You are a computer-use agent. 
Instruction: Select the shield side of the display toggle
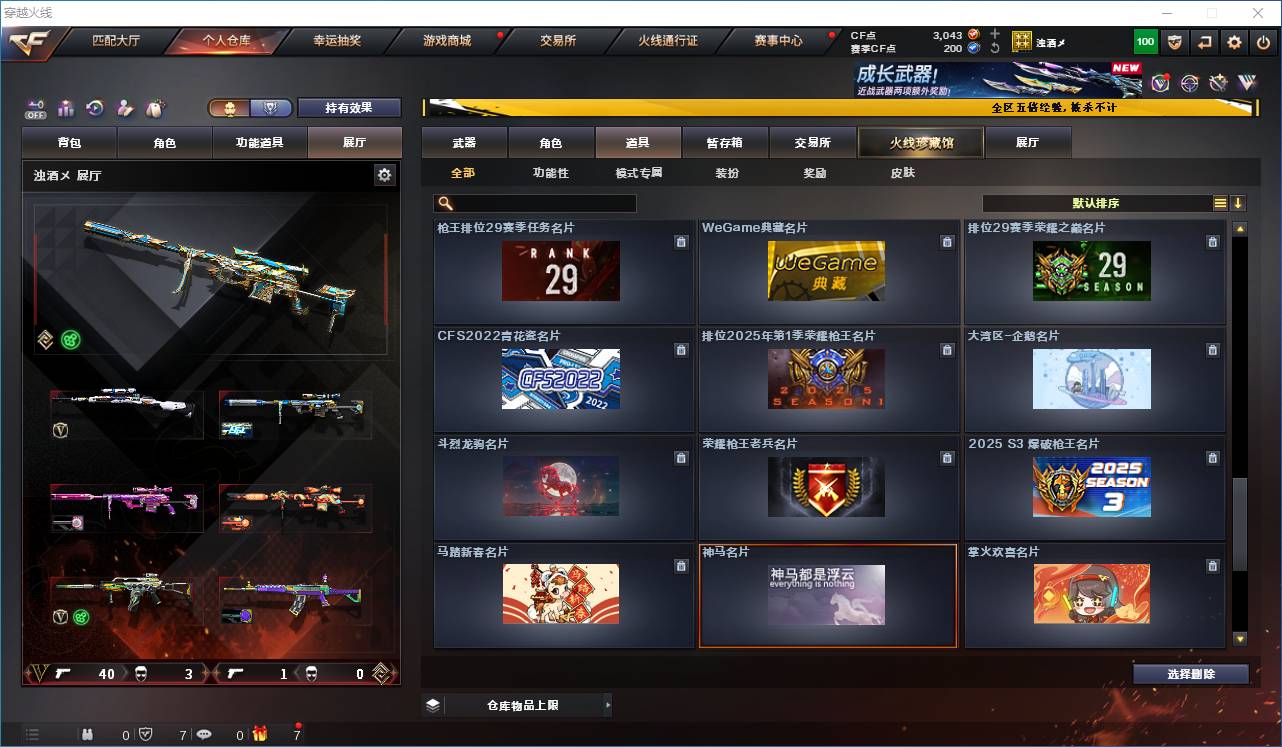(271, 106)
